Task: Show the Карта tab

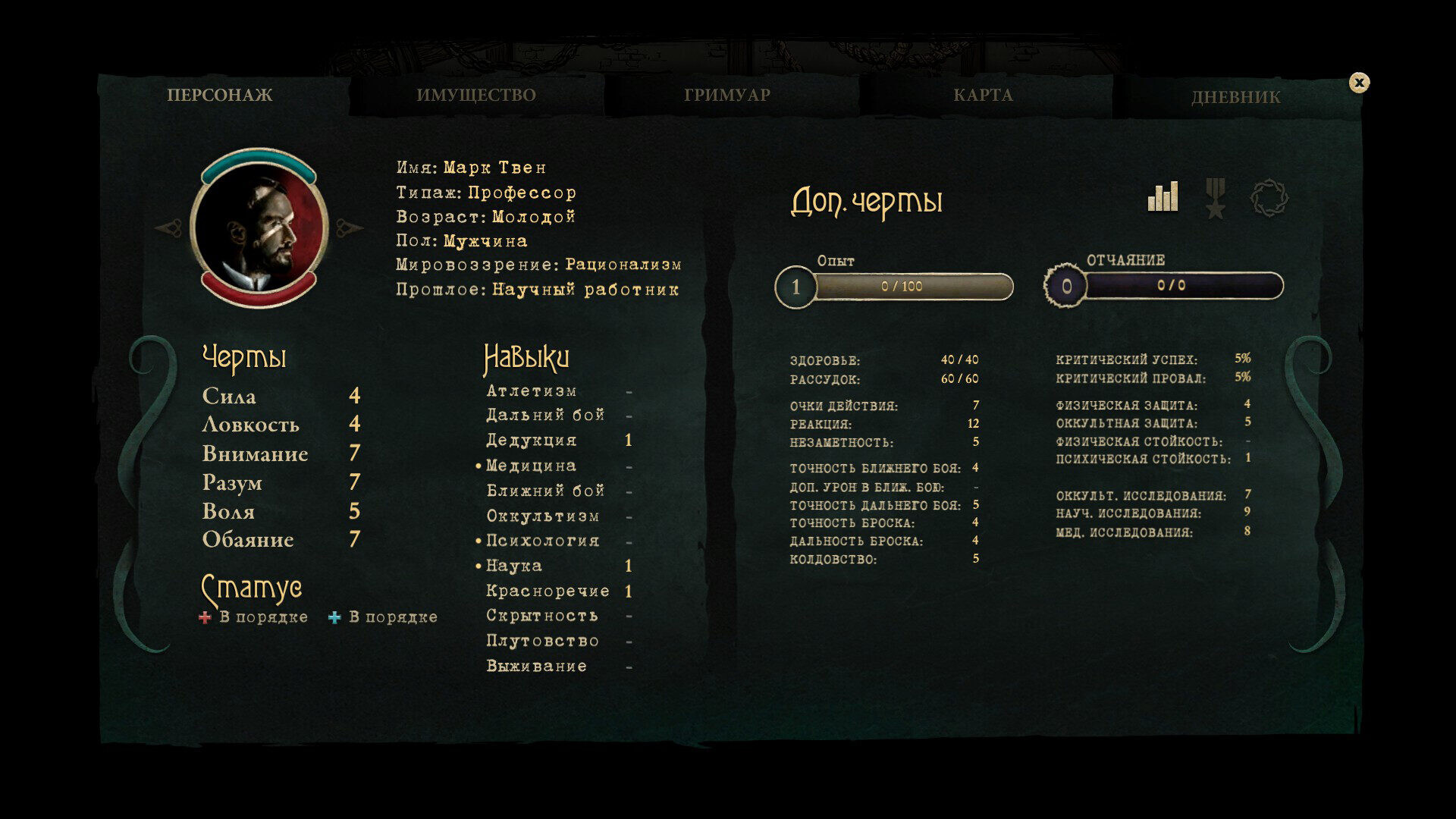Action: (x=983, y=96)
